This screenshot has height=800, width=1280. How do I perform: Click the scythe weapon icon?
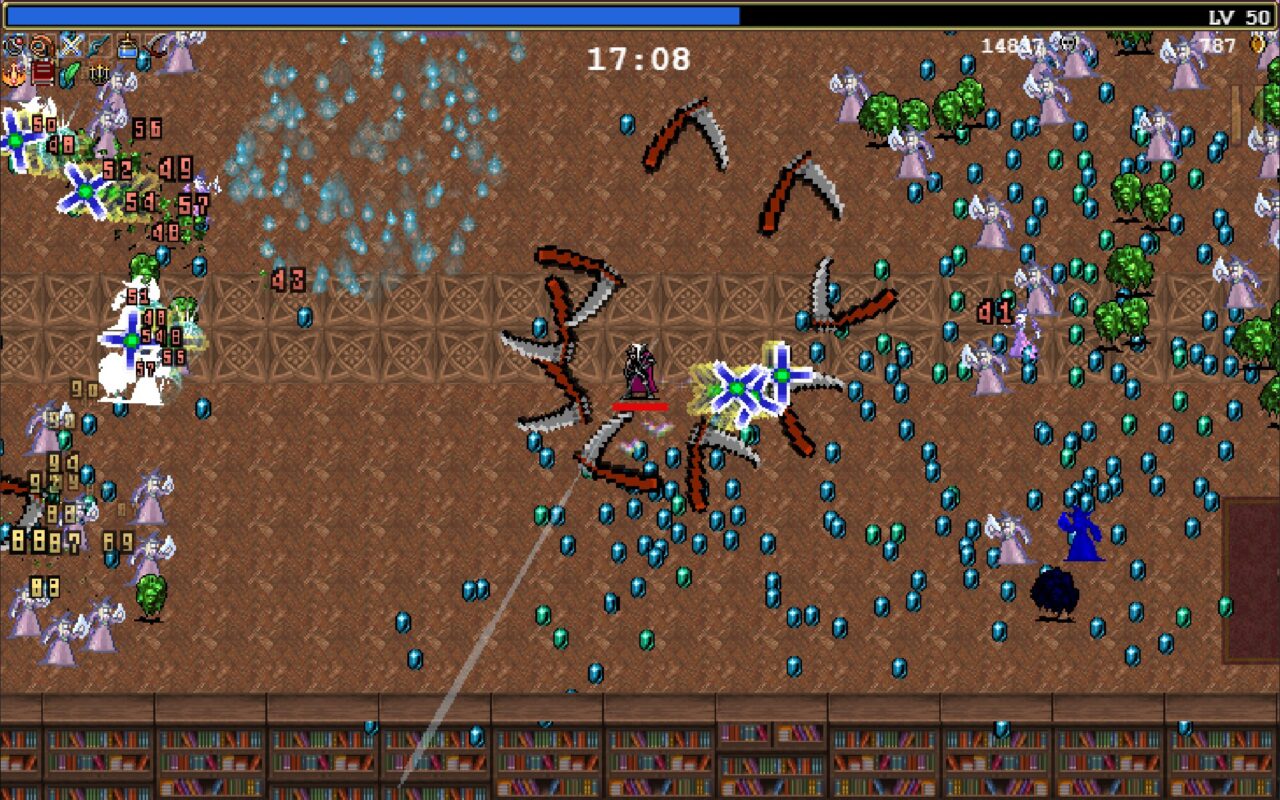(156, 46)
